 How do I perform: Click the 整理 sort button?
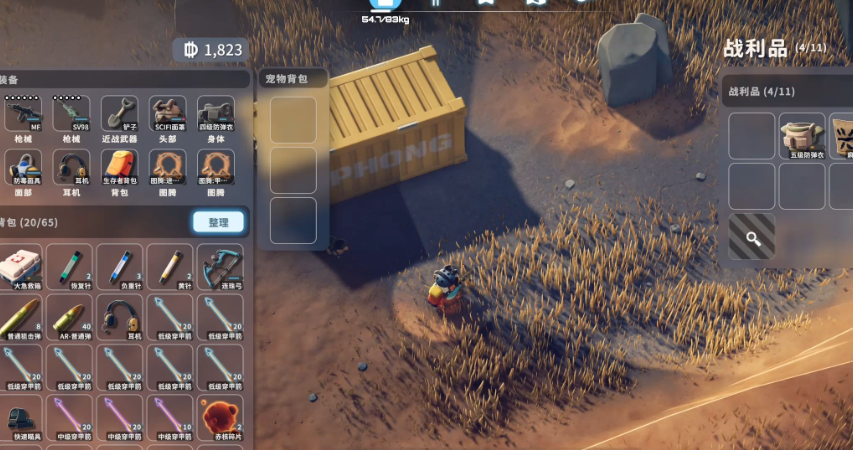coord(218,222)
